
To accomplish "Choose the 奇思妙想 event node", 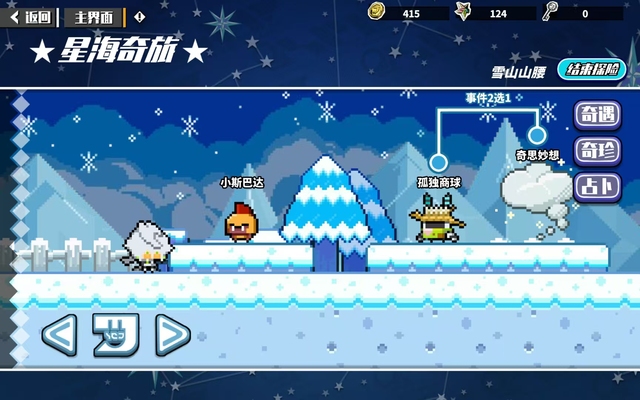I will [537, 134].
